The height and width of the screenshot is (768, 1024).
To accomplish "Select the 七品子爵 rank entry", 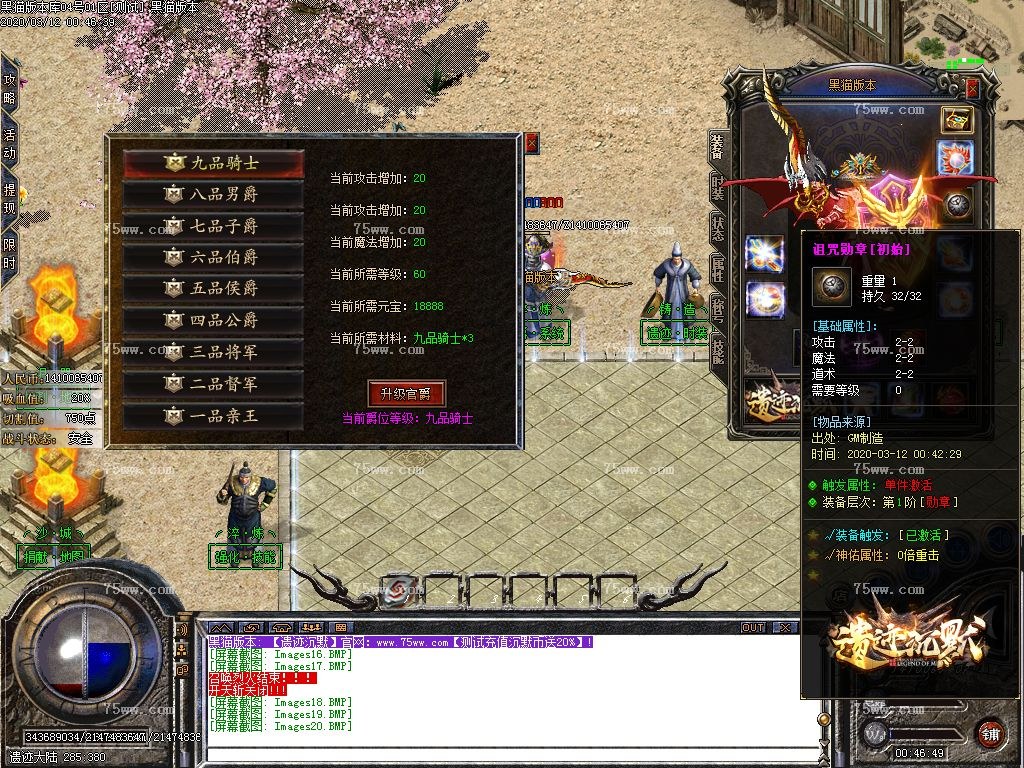I will [x=213, y=226].
